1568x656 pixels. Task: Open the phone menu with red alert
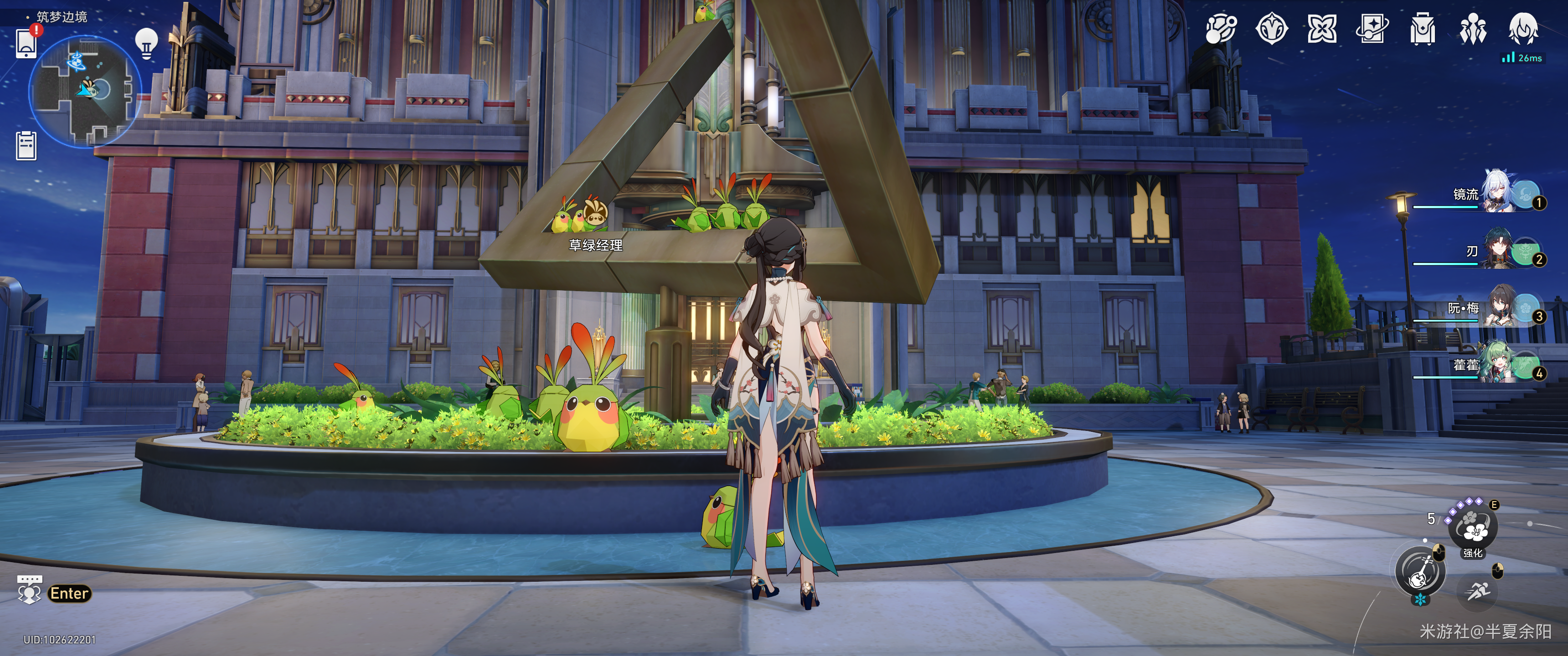[x=26, y=43]
